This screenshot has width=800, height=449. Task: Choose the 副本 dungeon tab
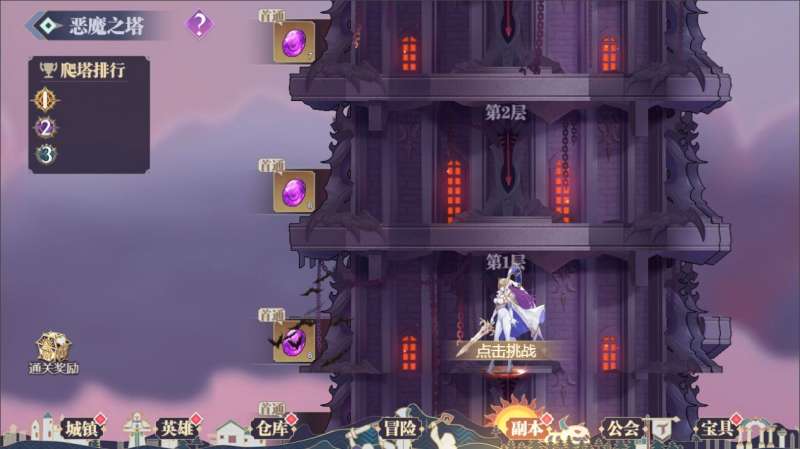[525, 427]
